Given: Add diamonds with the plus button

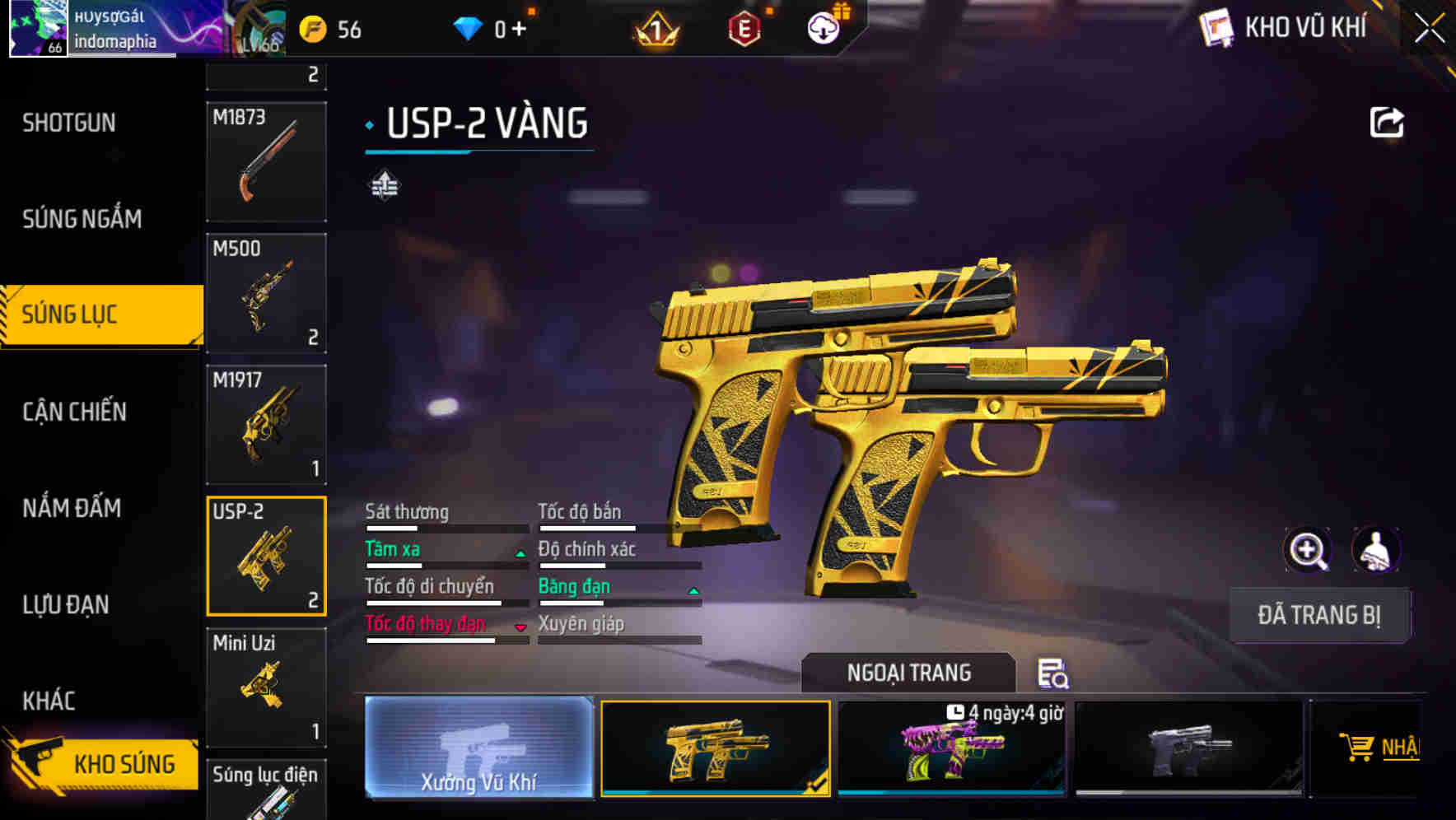Looking at the screenshot, I should click(x=519, y=30).
